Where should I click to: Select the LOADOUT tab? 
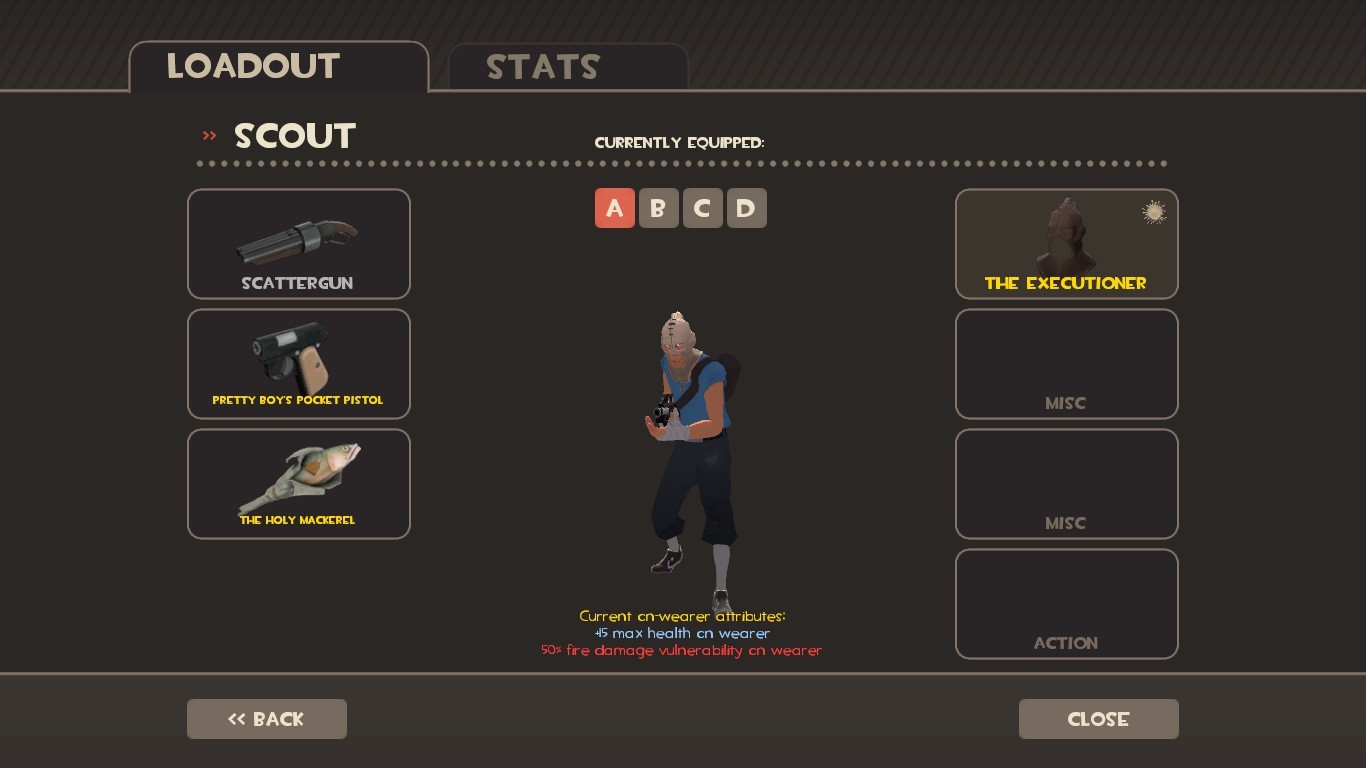[253, 66]
